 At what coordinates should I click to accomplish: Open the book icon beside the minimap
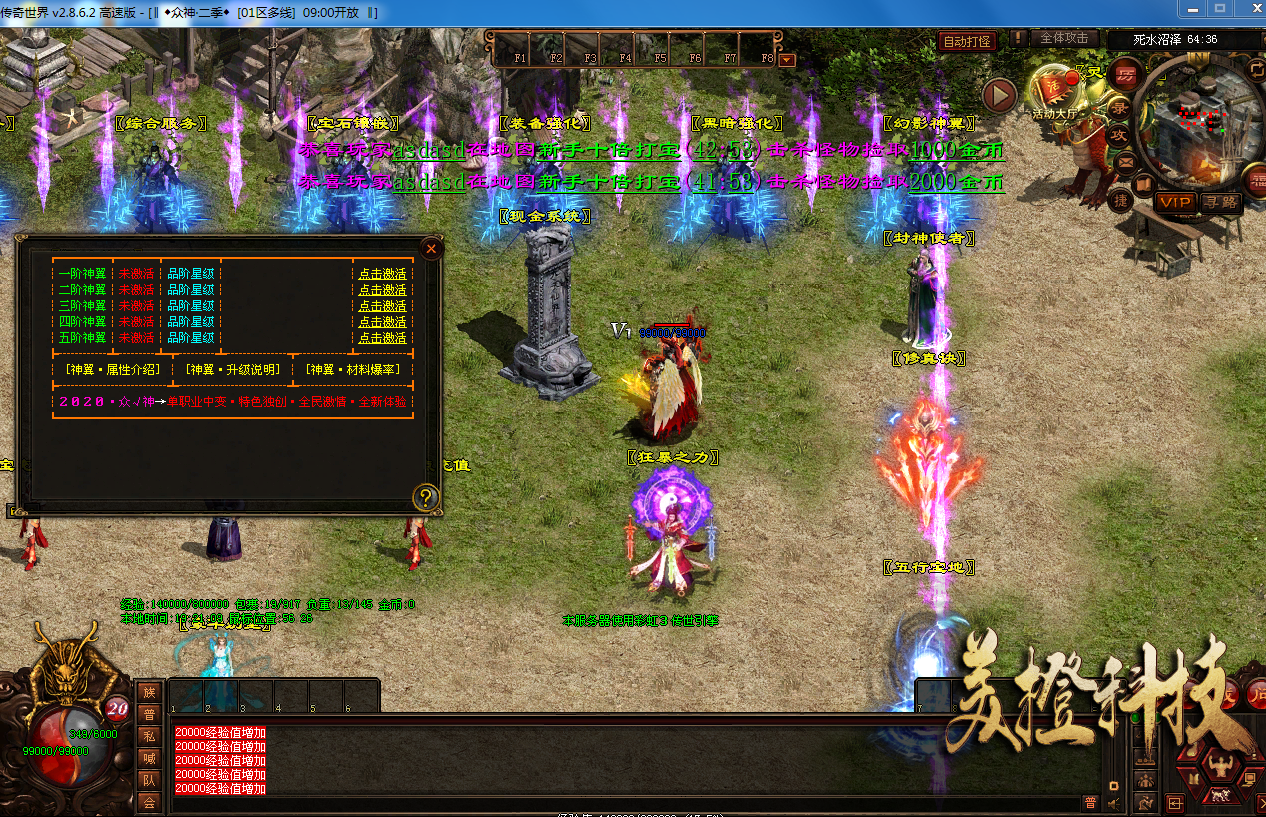click(x=1144, y=184)
